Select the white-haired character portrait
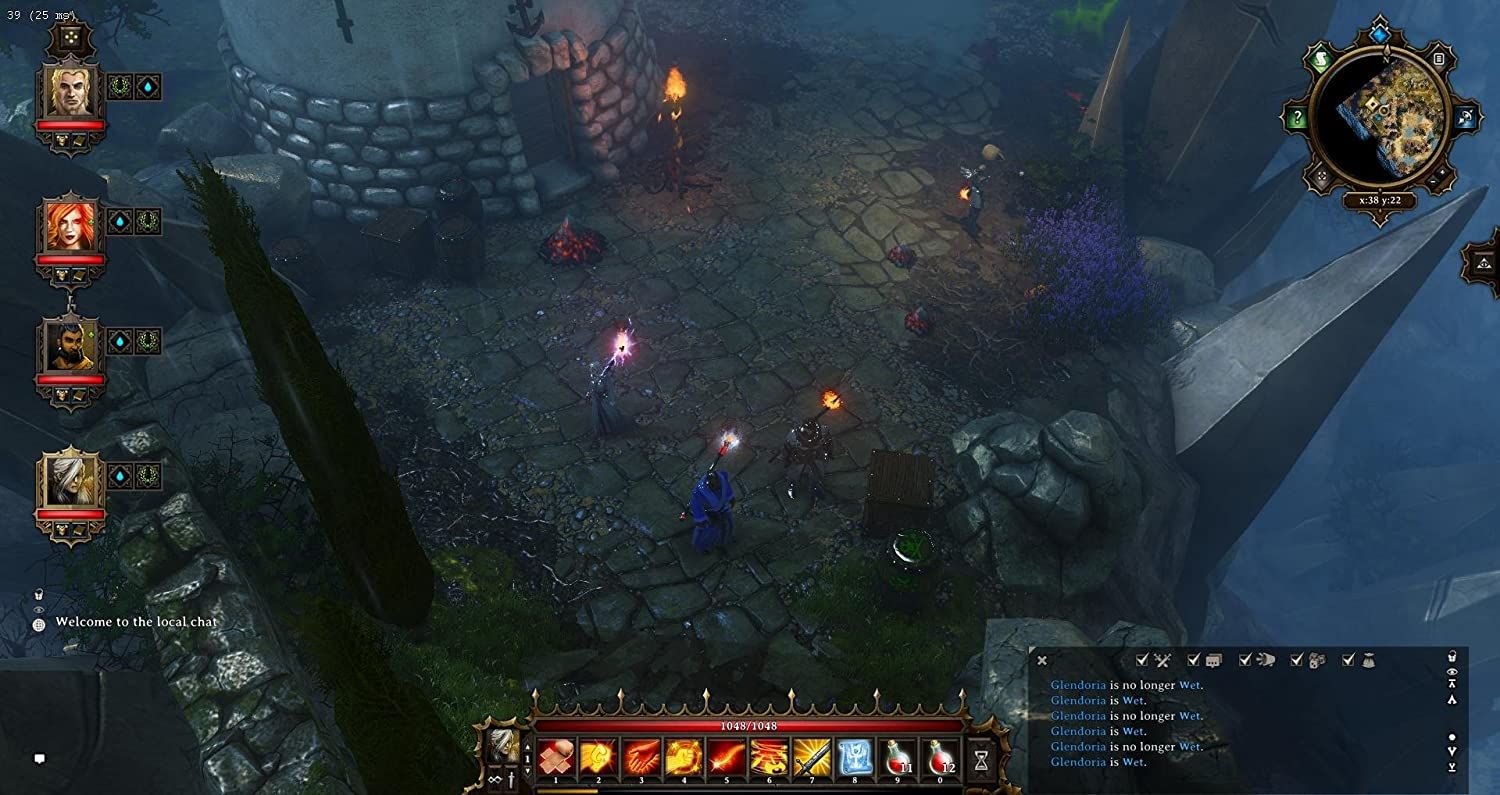This screenshot has width=1500, height=795. pos(71,481)
